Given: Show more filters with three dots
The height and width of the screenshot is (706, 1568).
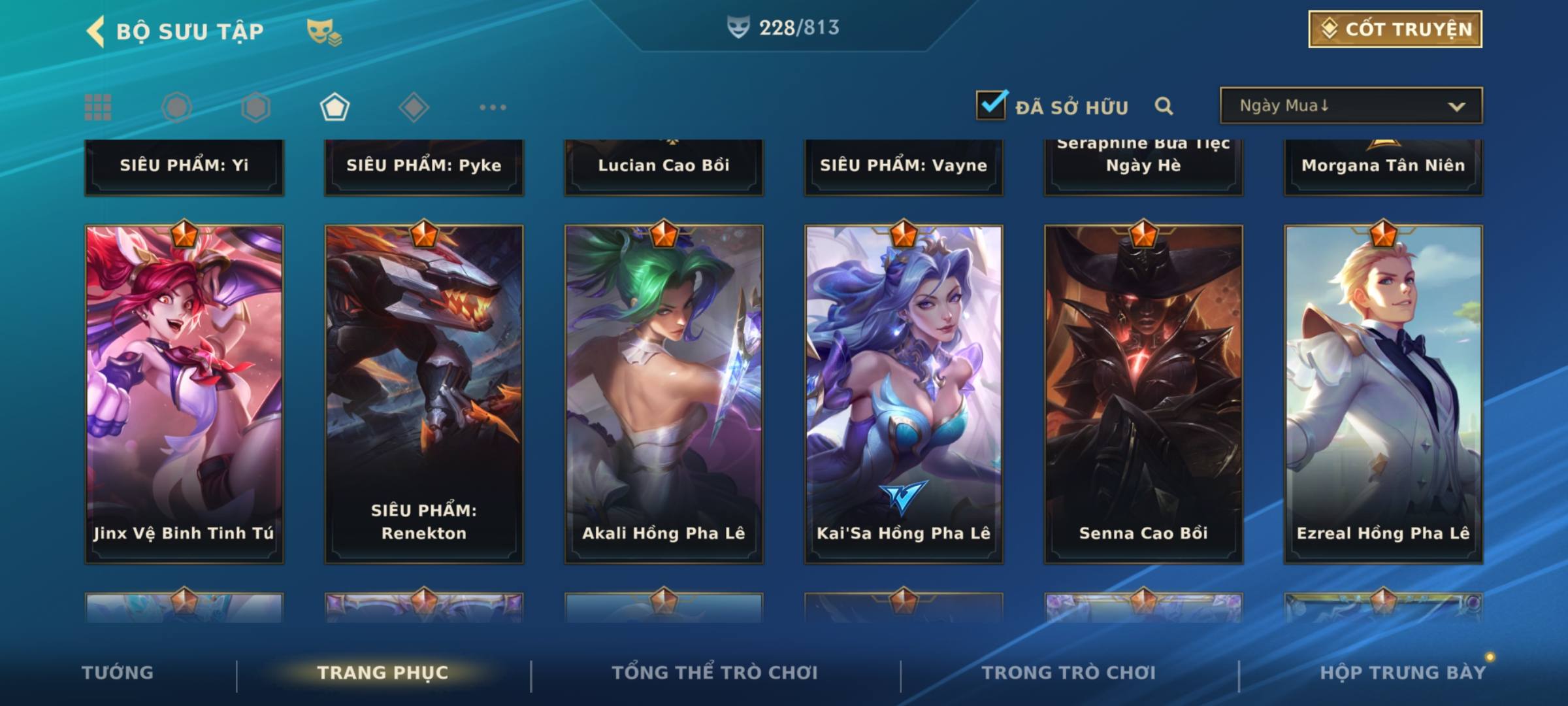Looking at the screenshot, I should [493, 107].
